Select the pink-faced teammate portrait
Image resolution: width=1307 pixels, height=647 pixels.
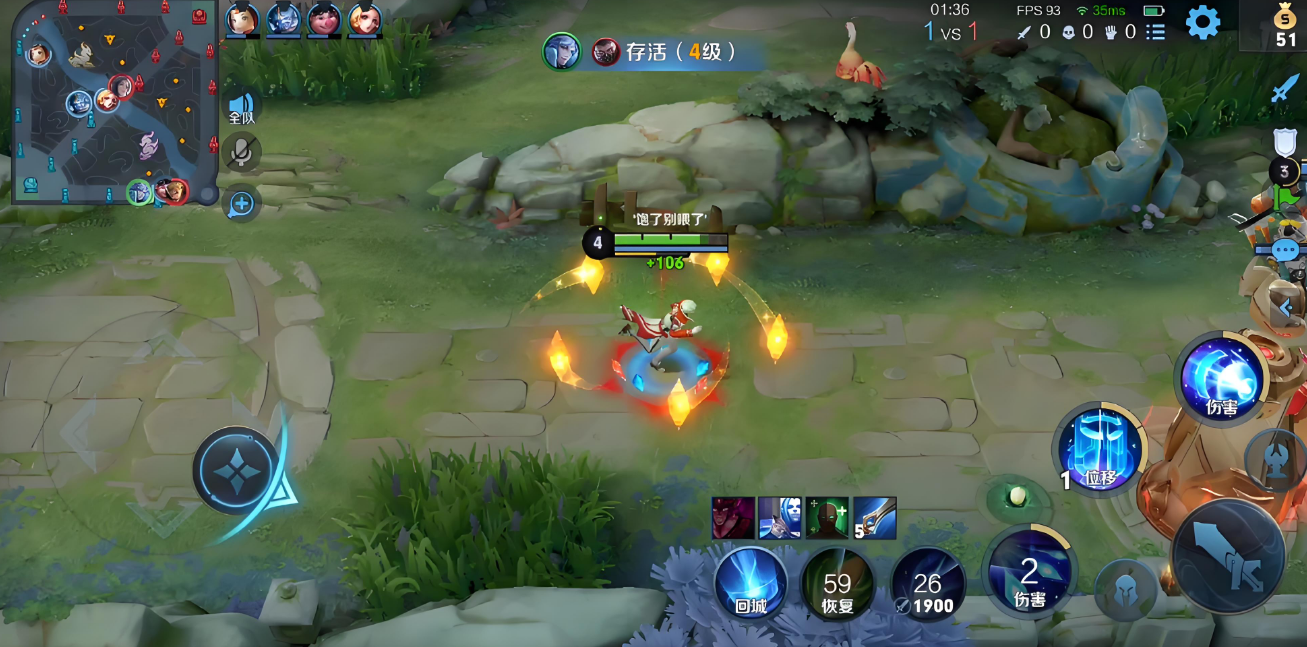(x=323, y=18)
